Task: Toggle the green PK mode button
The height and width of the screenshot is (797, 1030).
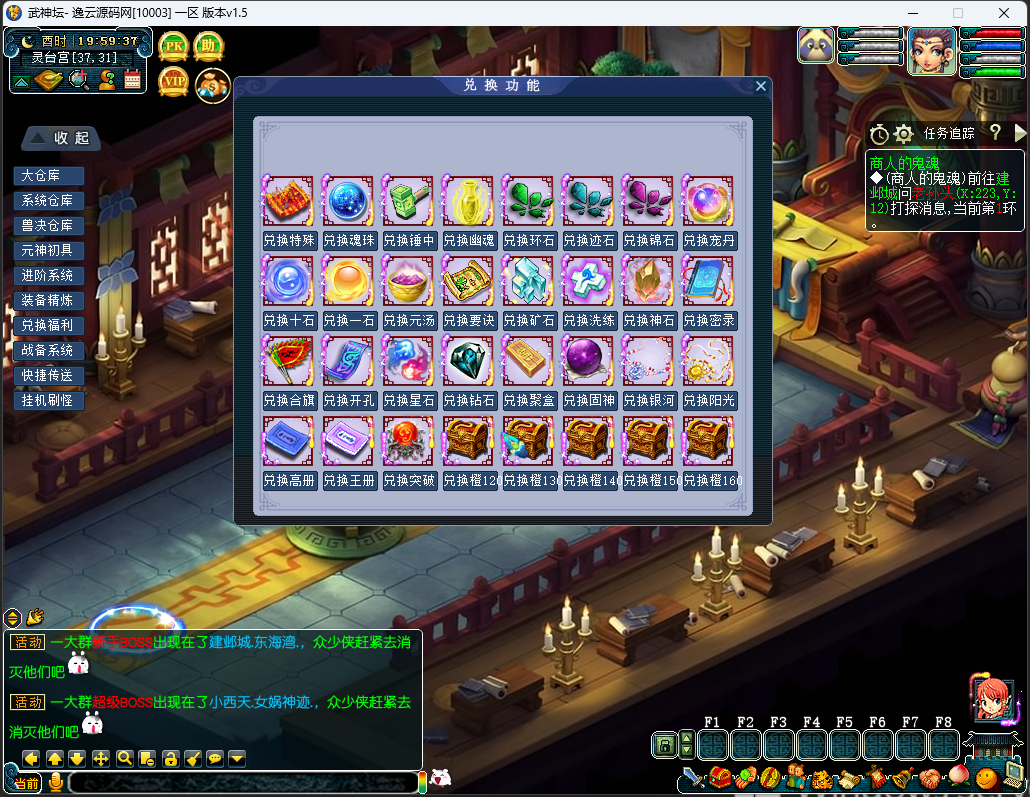Action: click(x=174, y=46)
